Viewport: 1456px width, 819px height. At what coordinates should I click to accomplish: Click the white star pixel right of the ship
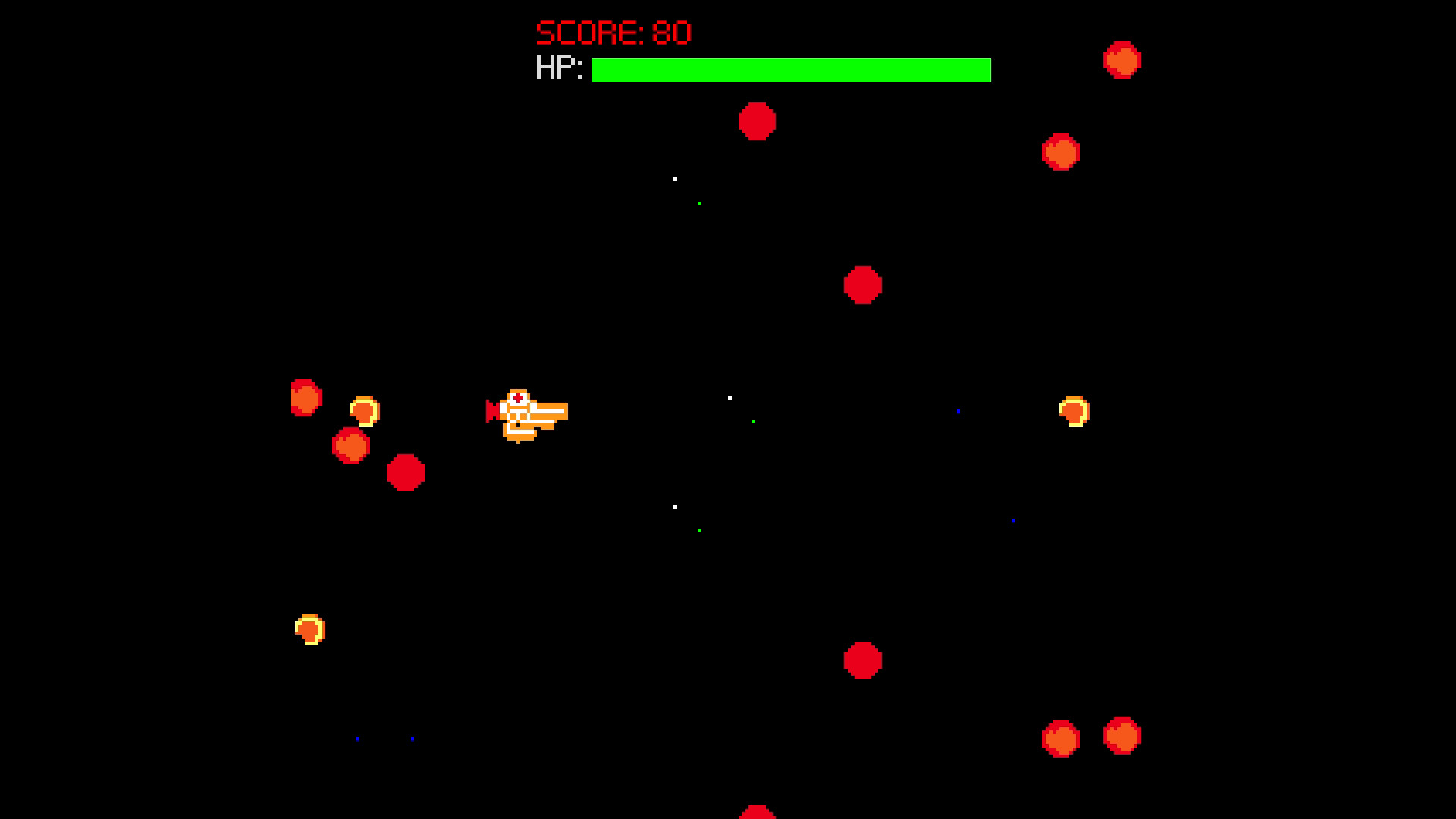[x=730, y=397]
